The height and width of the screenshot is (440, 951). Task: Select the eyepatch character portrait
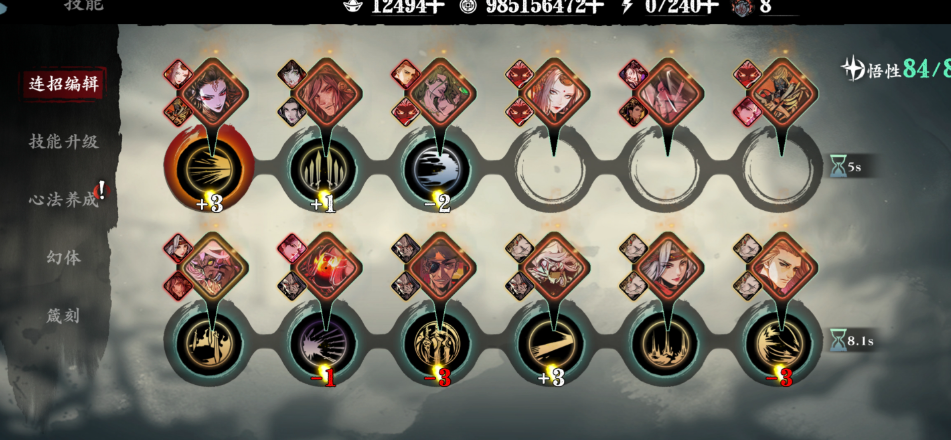440,267
